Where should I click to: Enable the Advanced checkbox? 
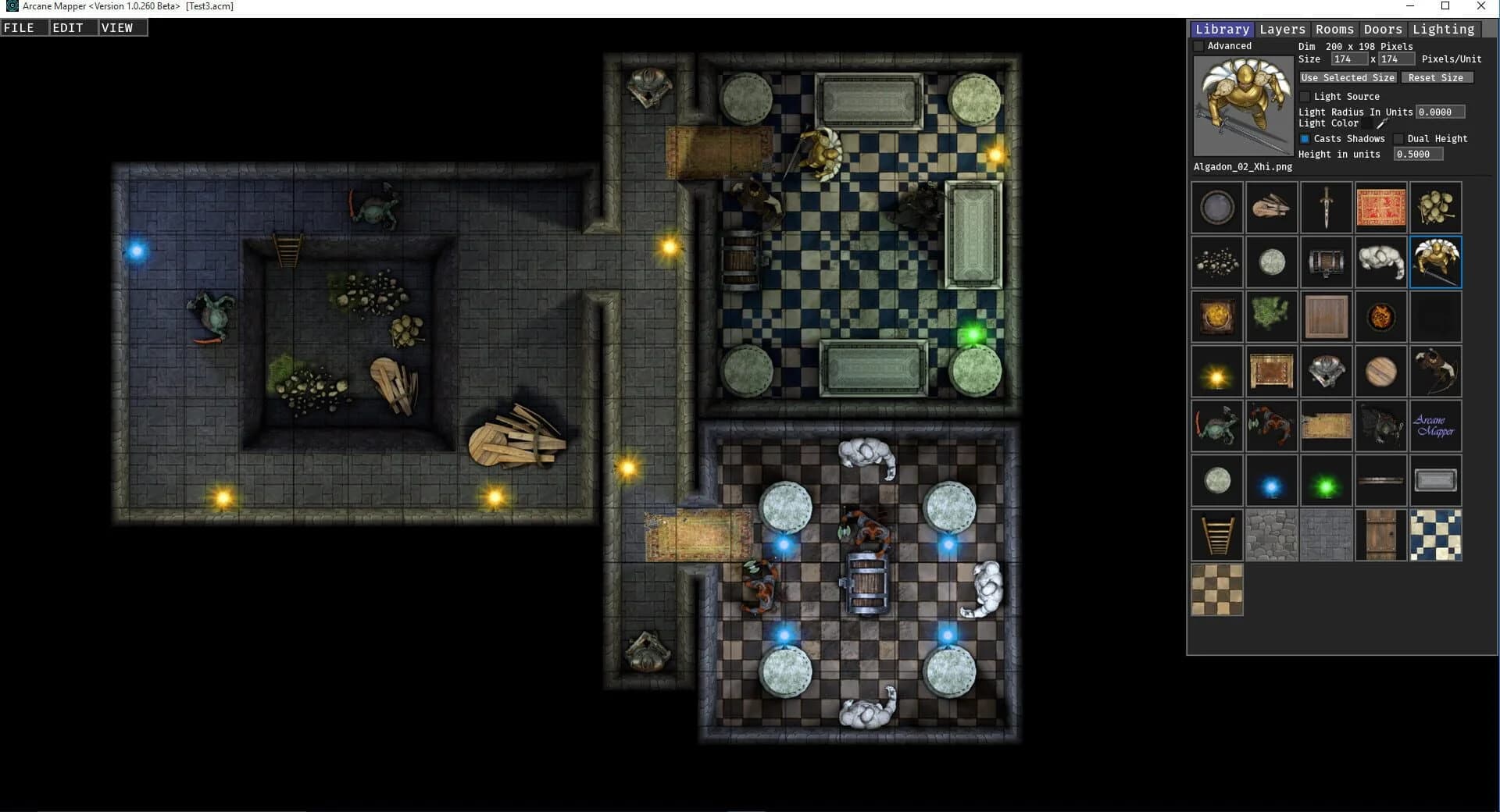[1200, 45]
